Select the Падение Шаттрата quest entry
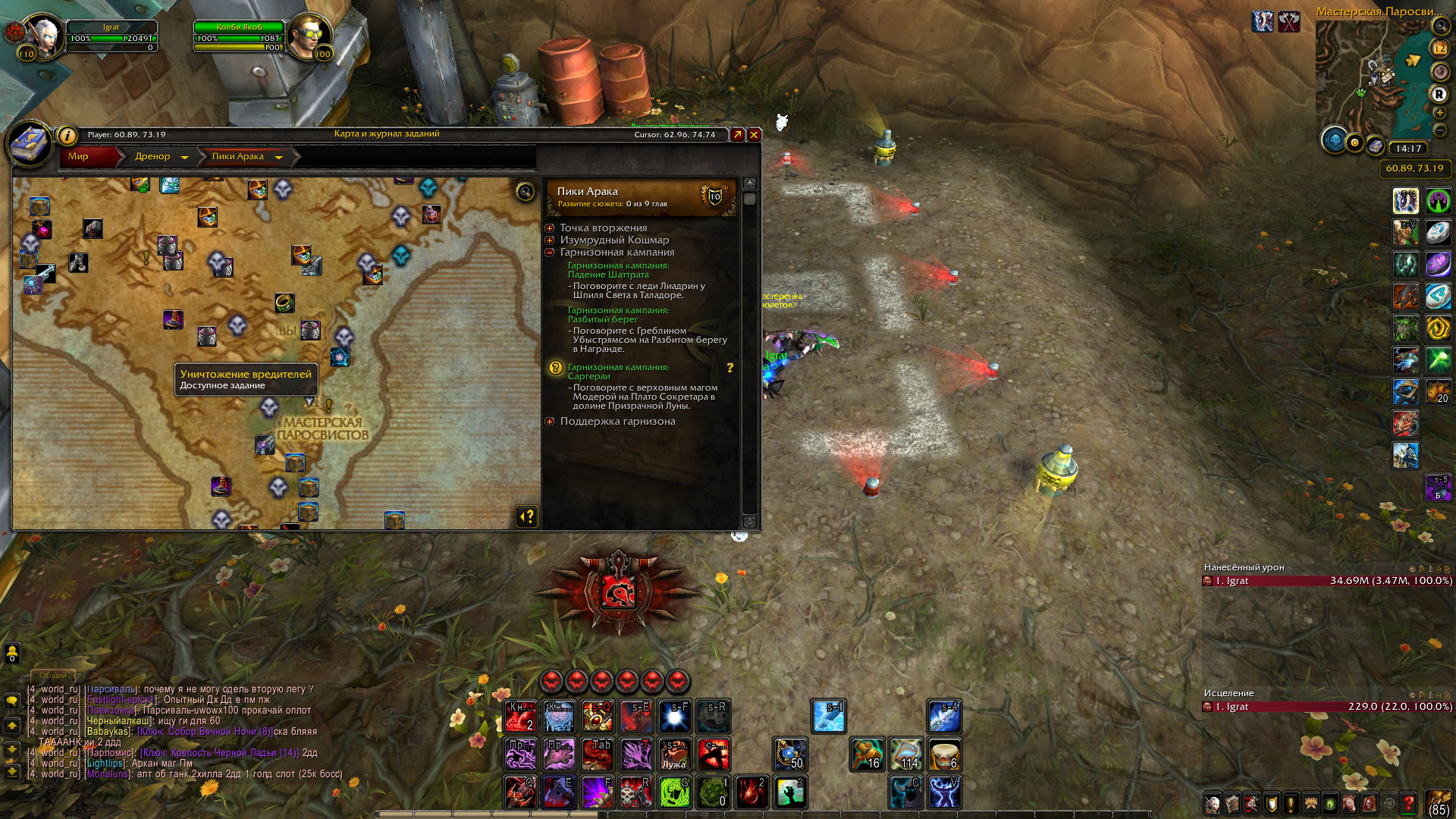Screen dimensions: 1456x819 618,270
